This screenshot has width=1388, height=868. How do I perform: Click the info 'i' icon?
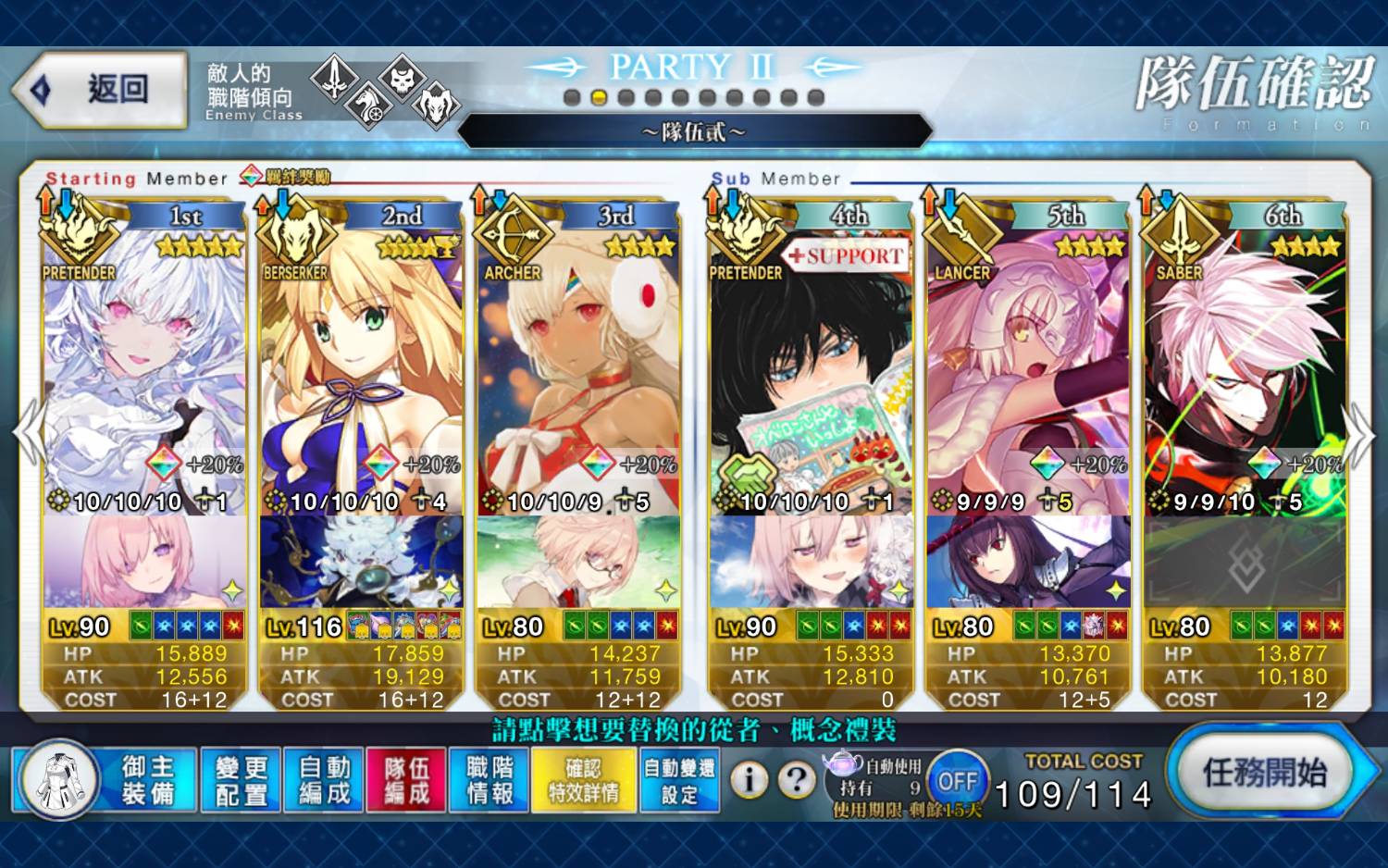coord(750,780)
